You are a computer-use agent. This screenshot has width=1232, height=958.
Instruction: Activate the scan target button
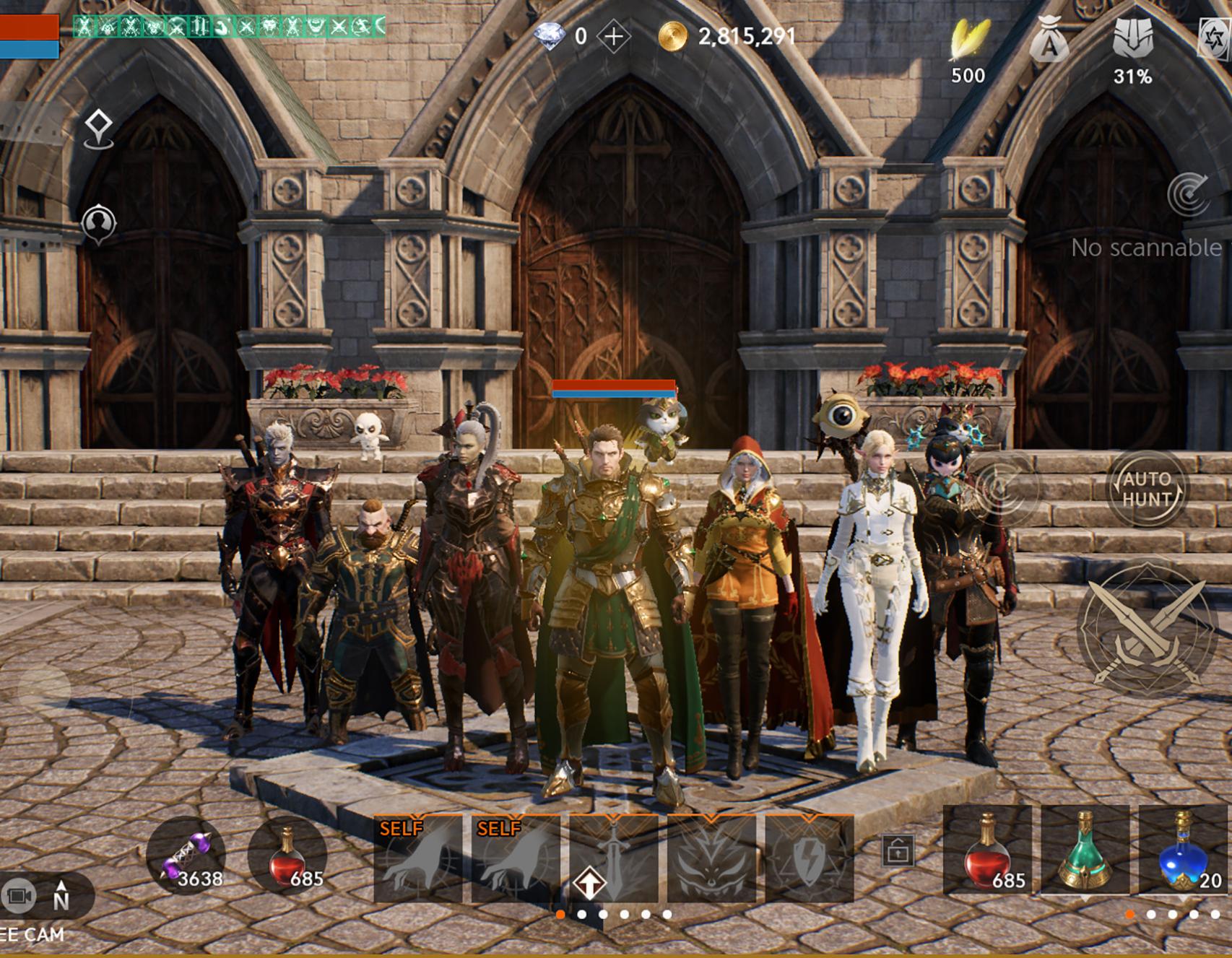1188,194
